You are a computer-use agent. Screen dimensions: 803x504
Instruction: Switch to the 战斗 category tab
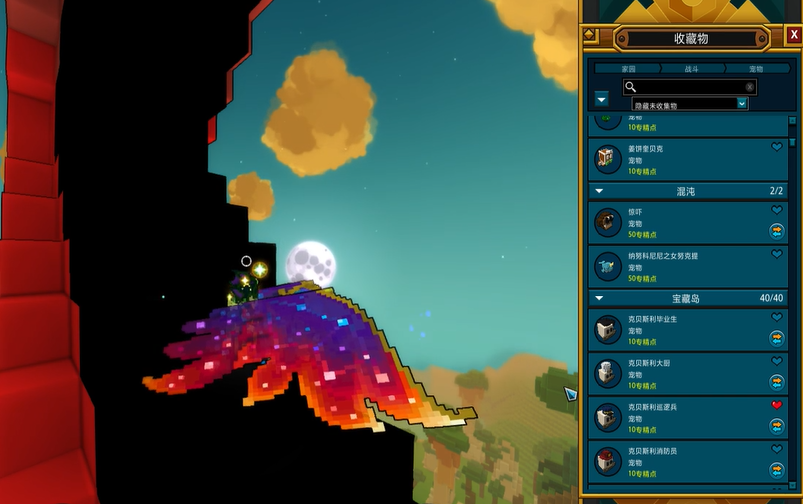(692, 69)
